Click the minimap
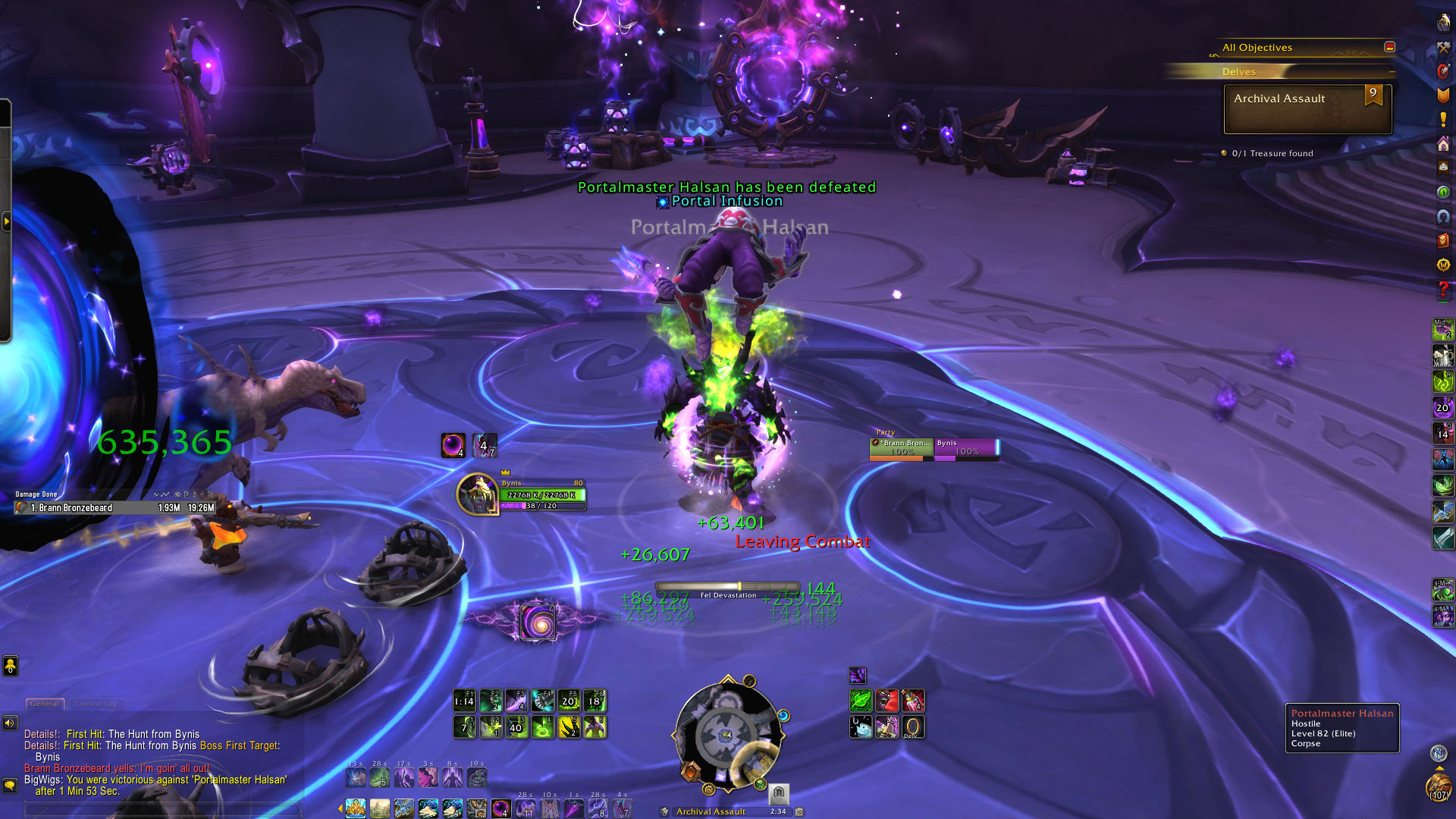Screen dimensions: 1456x819 727,735
